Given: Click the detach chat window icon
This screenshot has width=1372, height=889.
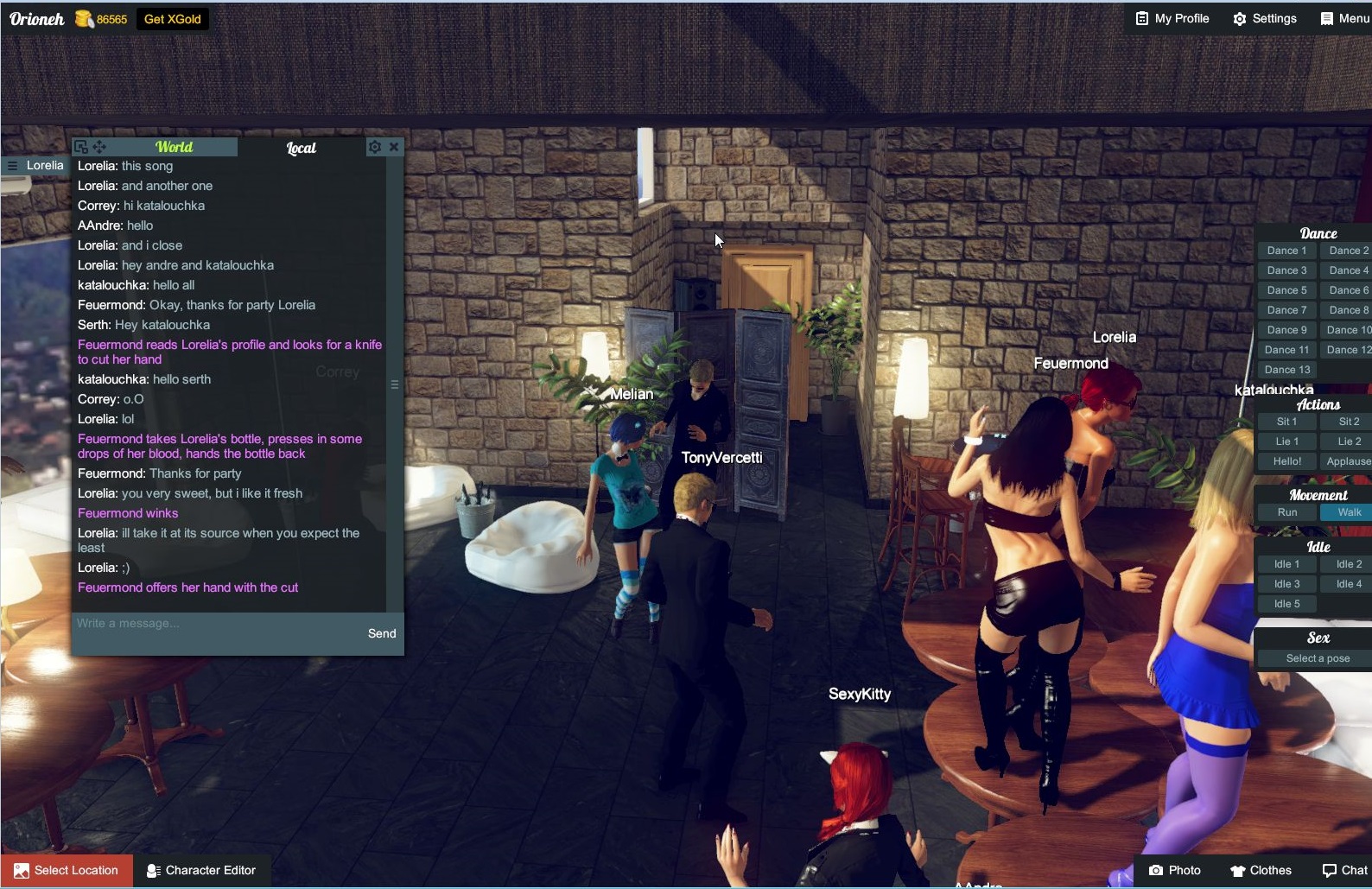Looking at the screenshot, I should (82, 146).
